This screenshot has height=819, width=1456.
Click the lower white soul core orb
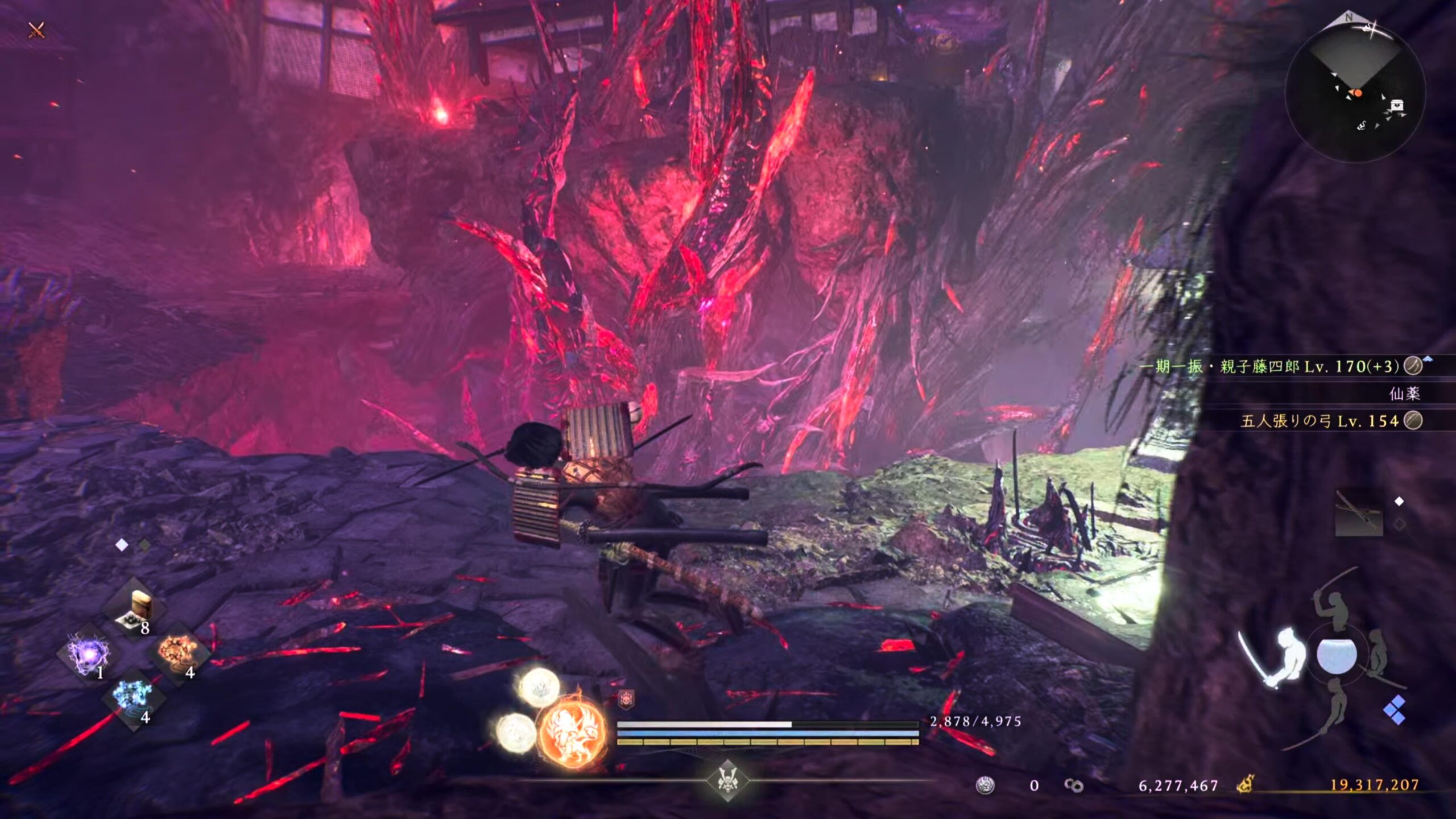(516, 732)
